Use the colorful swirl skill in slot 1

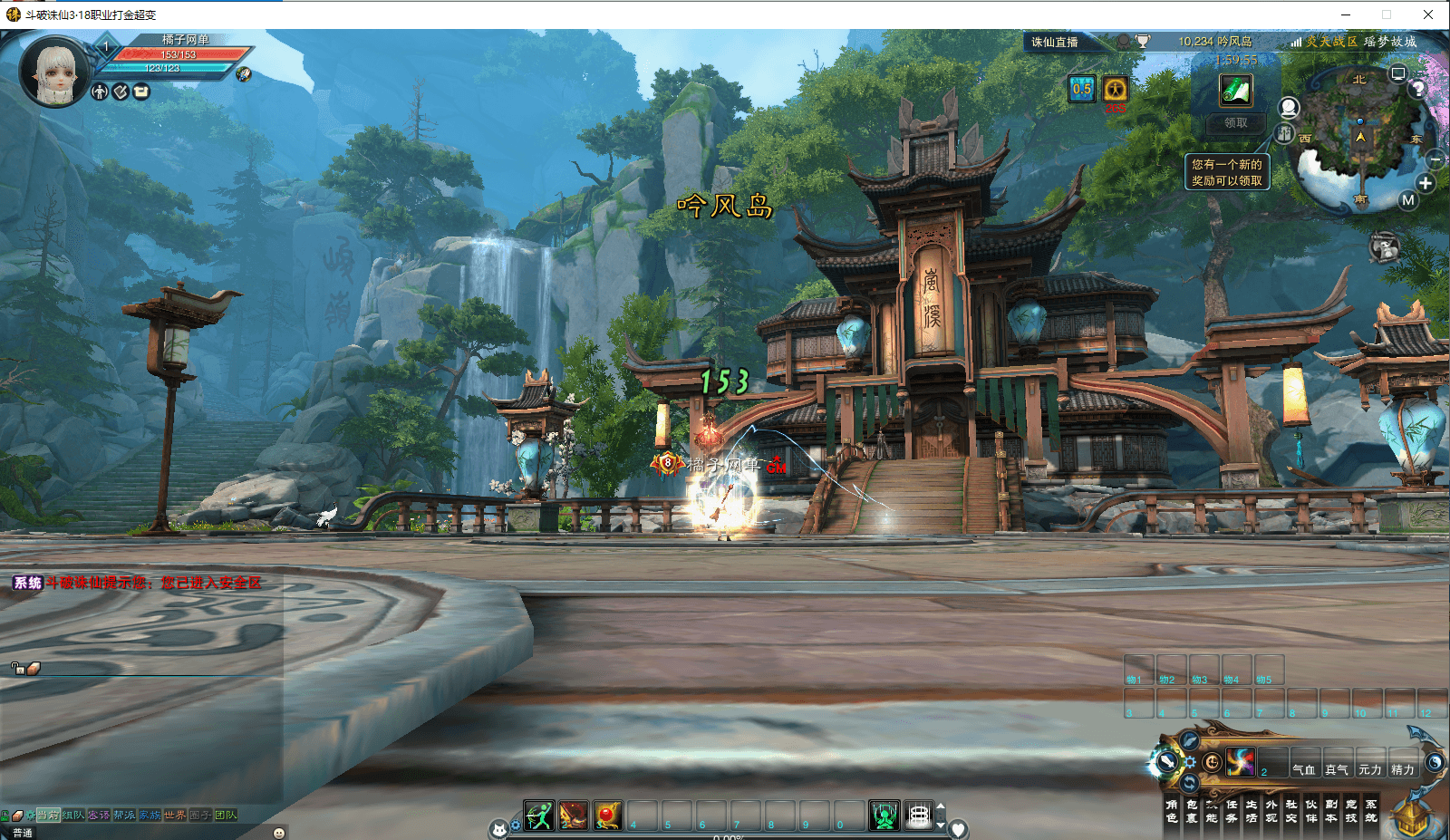1241,762
